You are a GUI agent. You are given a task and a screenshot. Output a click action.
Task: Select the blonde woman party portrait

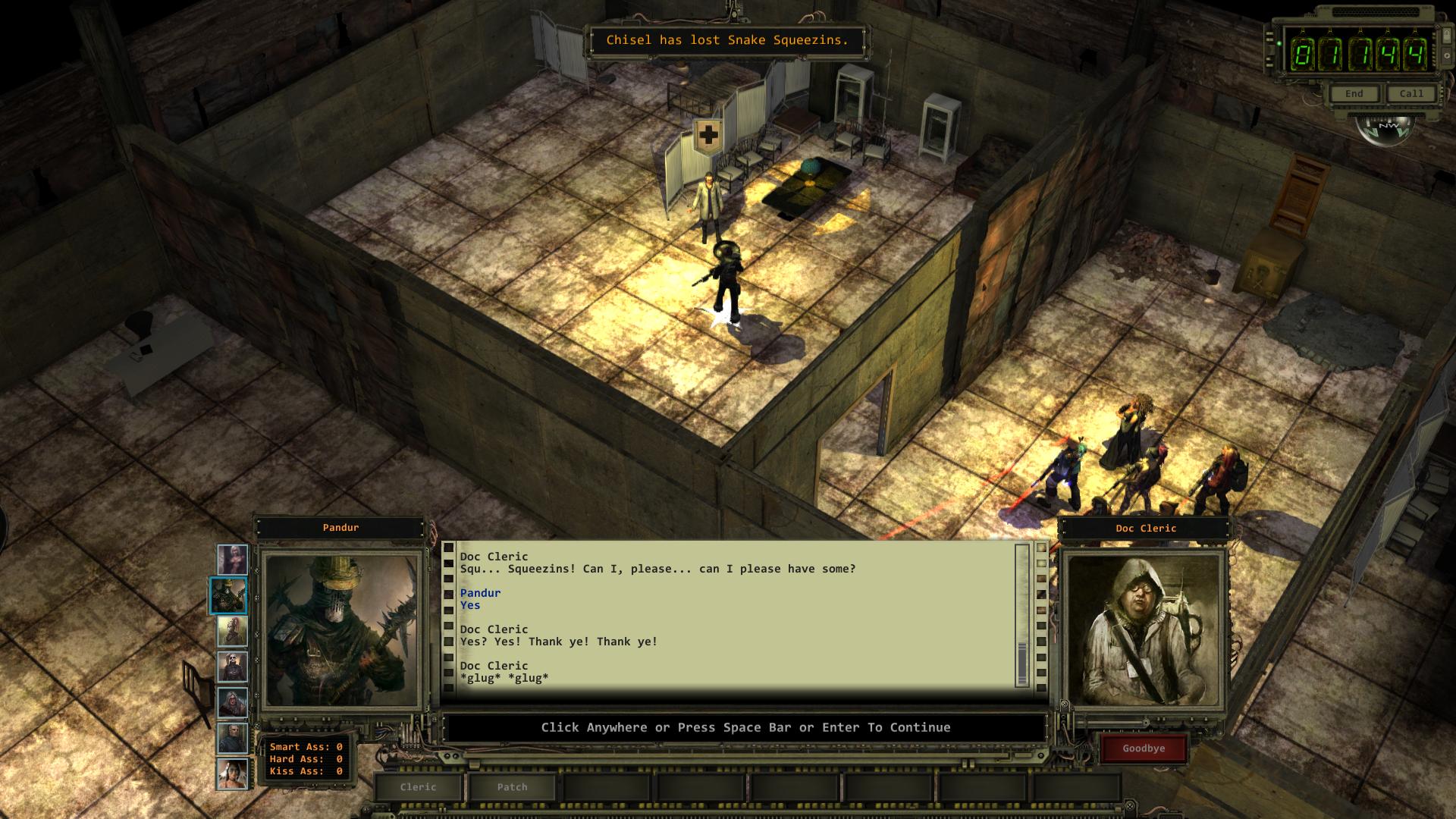tap(232, 560)
